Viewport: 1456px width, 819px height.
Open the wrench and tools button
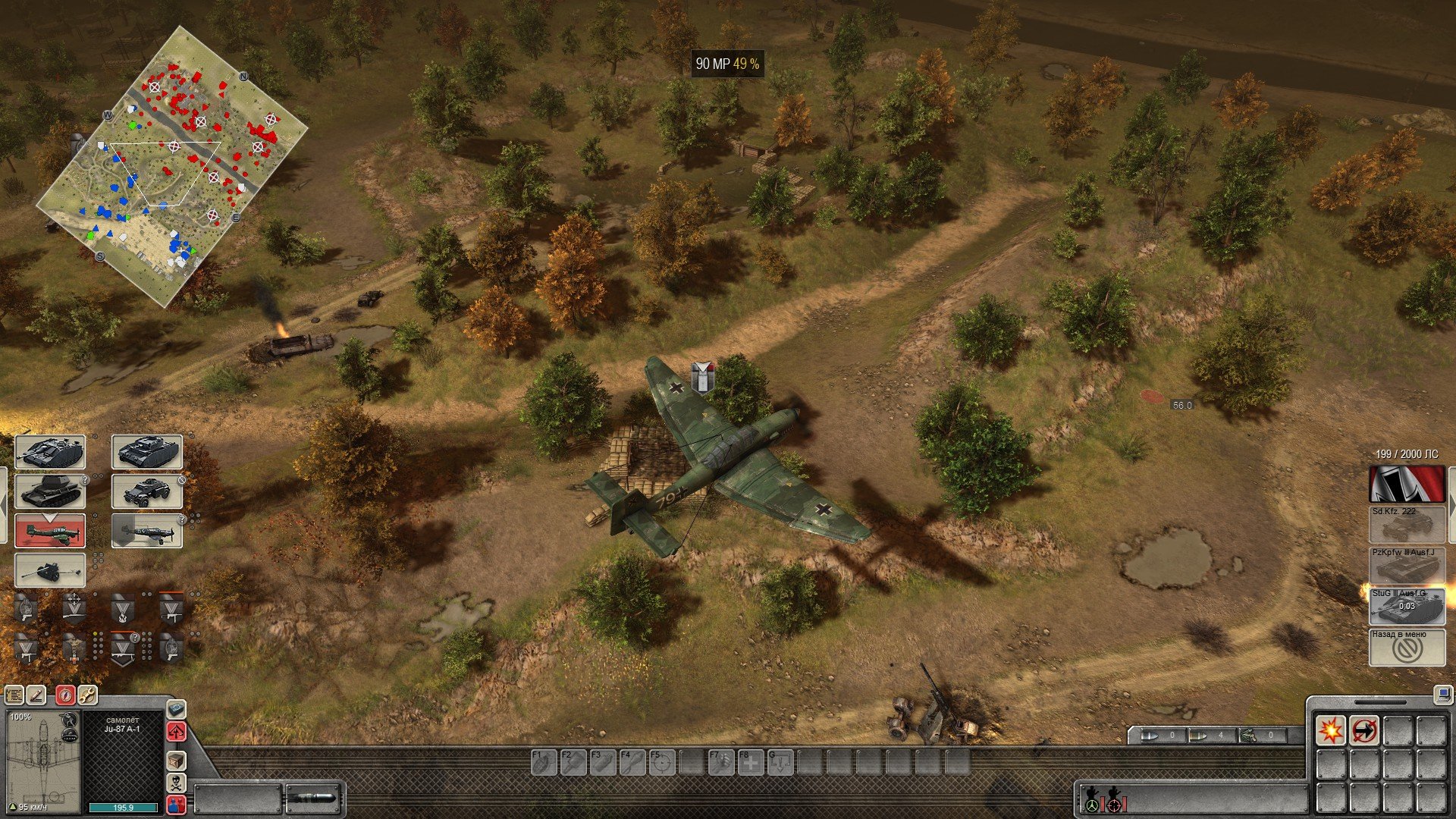pos(87,695)
